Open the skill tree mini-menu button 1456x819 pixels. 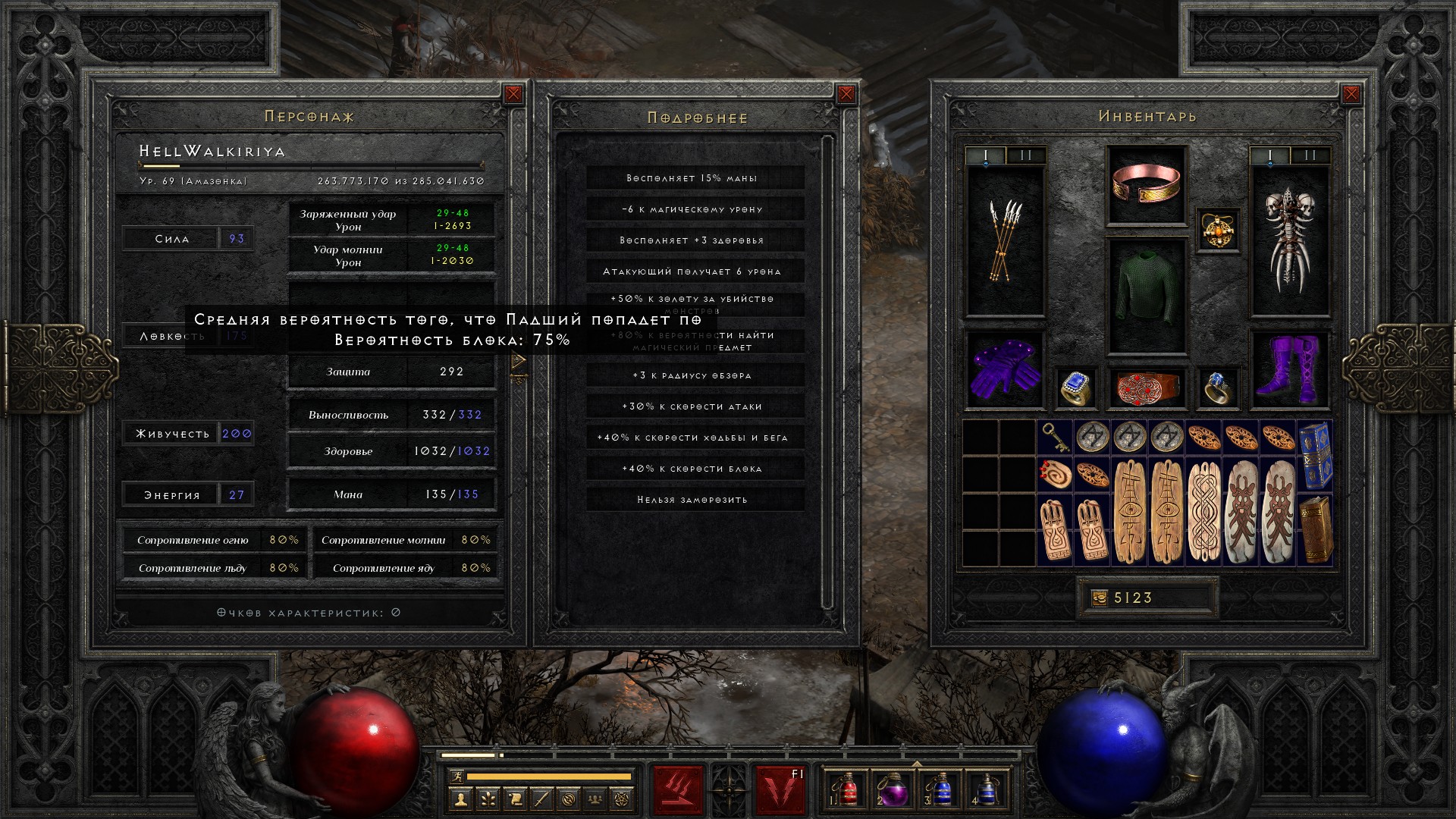point(488,799)
